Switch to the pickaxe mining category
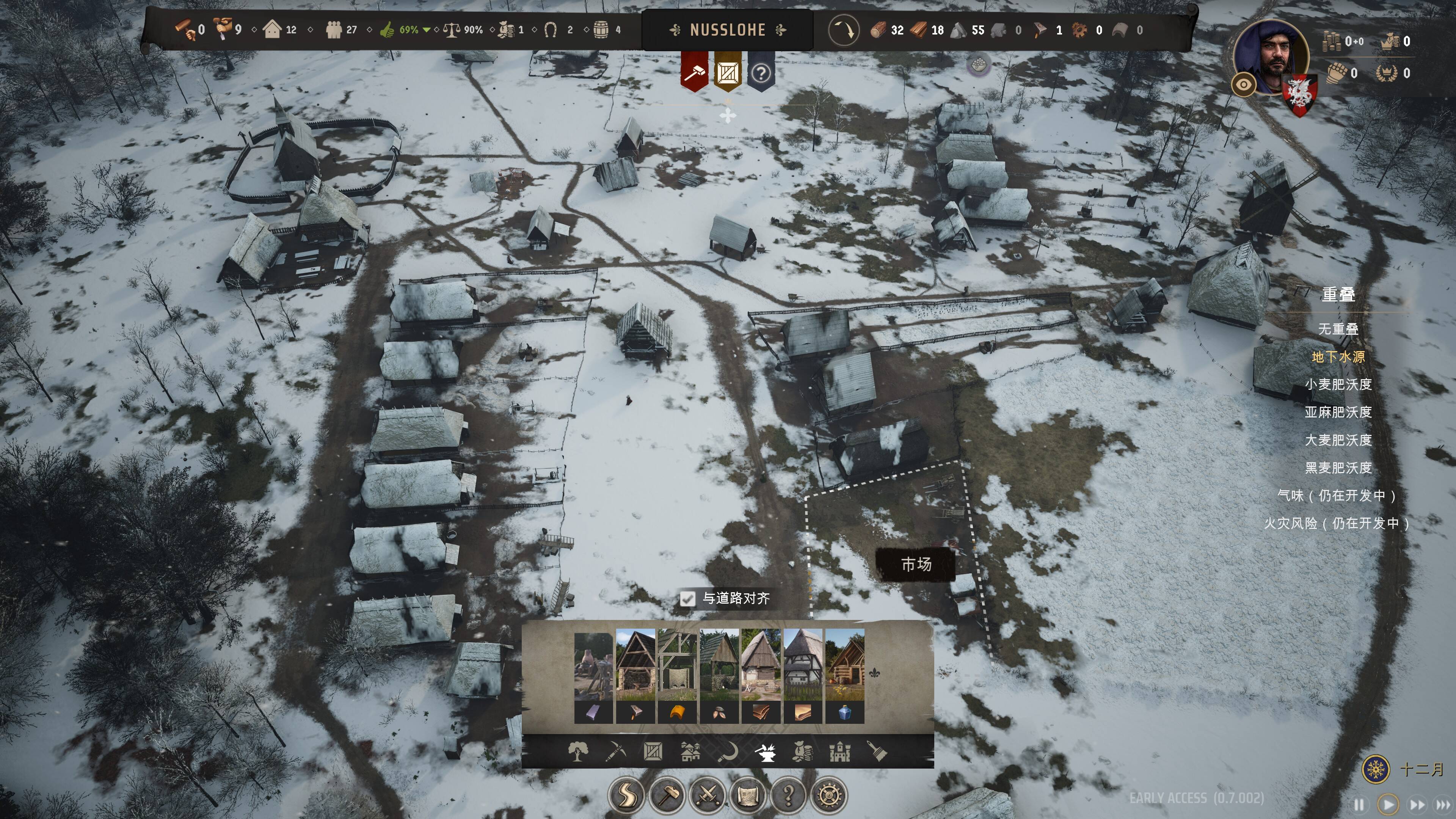Viewport: 1456px width, 819px height. (615, 752)
